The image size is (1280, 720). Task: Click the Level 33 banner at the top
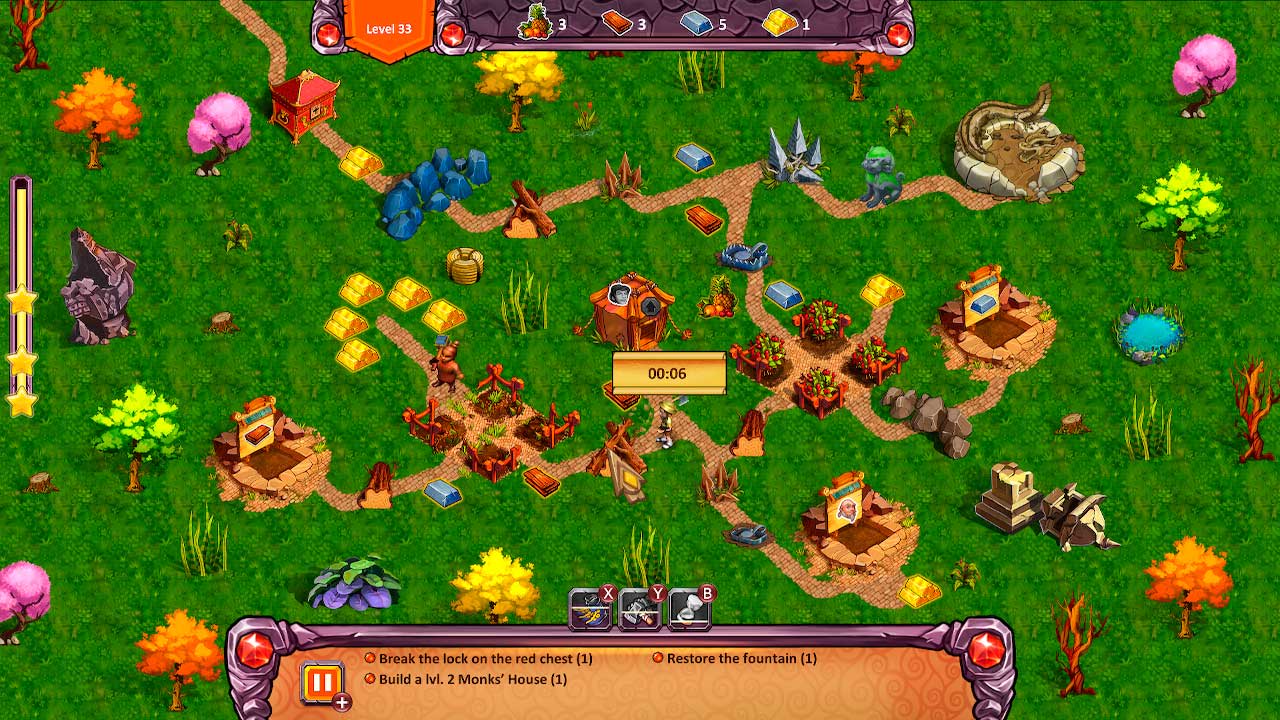coord(389,28)
